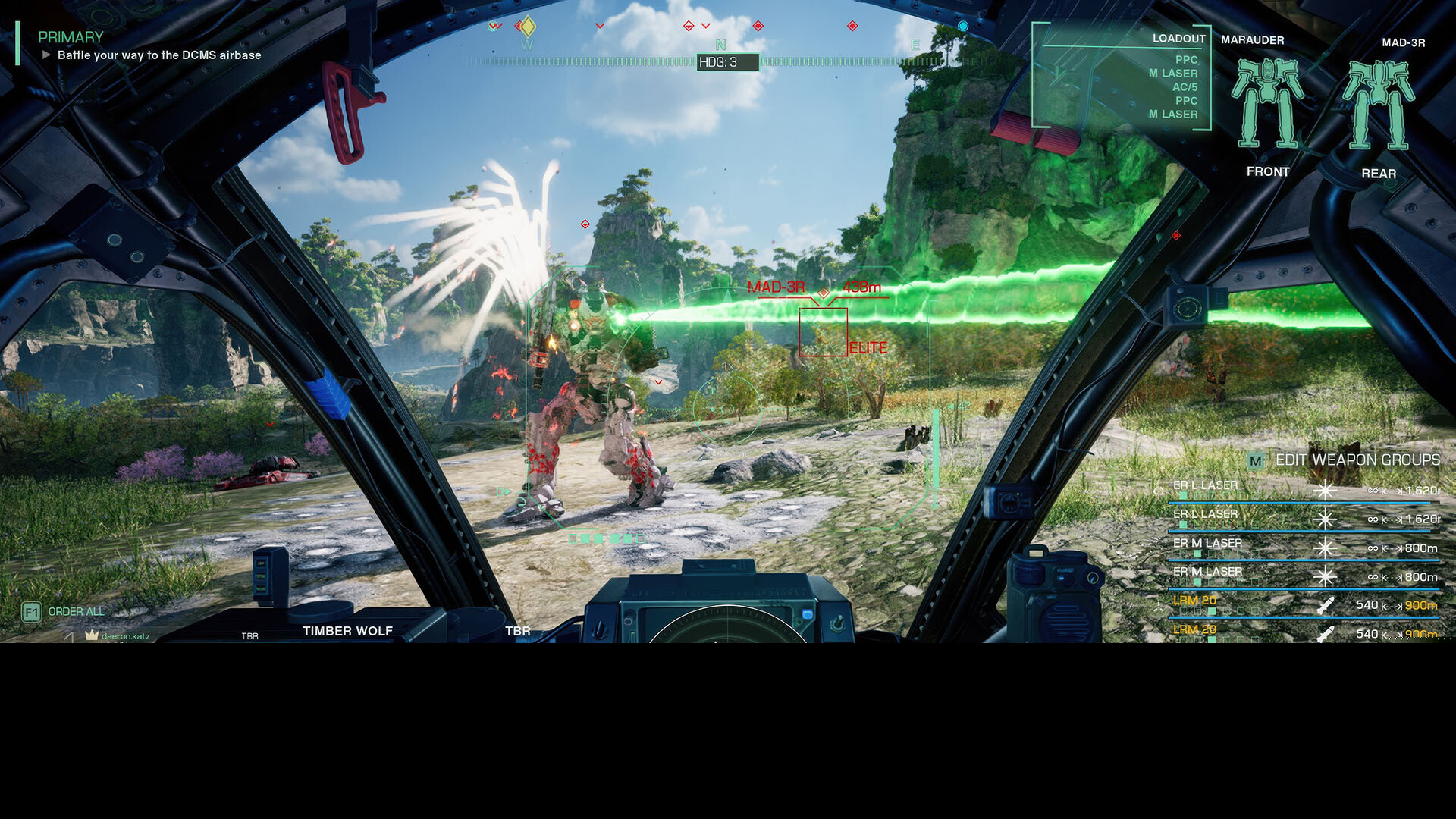
Task: Open the enemy LOADOUT weapons panel
Action: tap(1178, 39)
